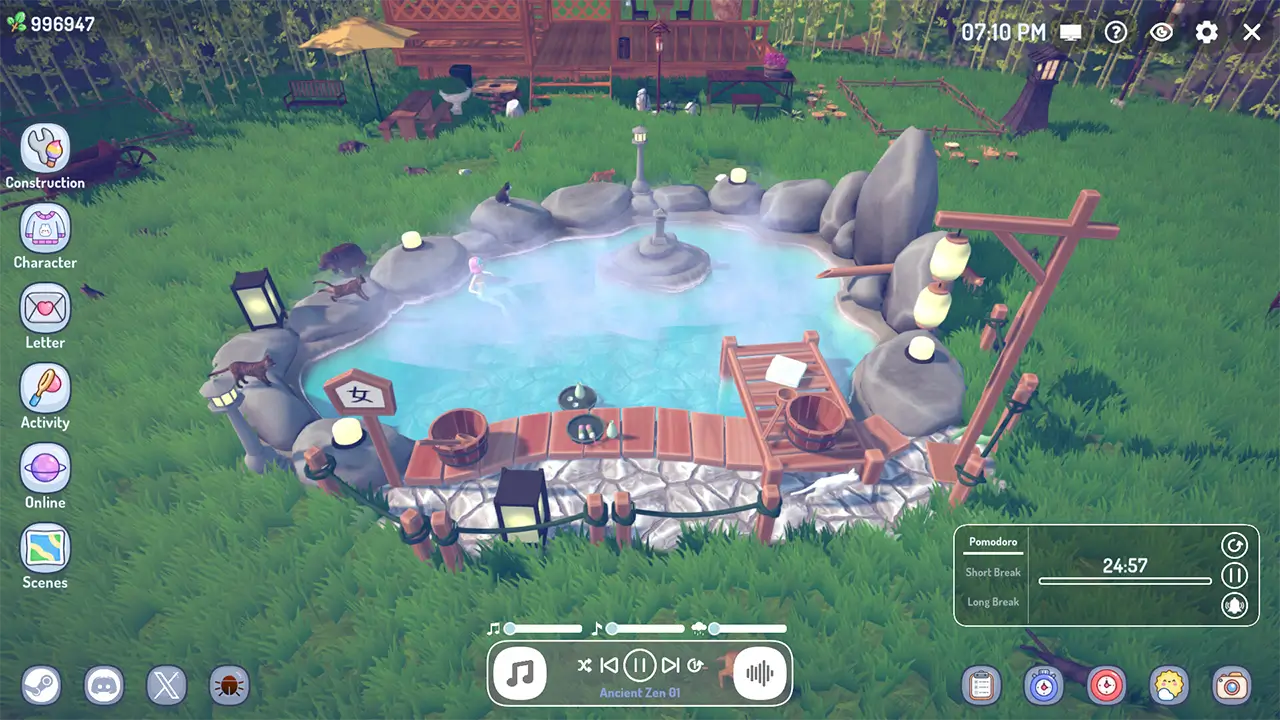Viewport: 1280px width, 720px height.
Task: Open the Online features panel
Action: tap(45, 468)
